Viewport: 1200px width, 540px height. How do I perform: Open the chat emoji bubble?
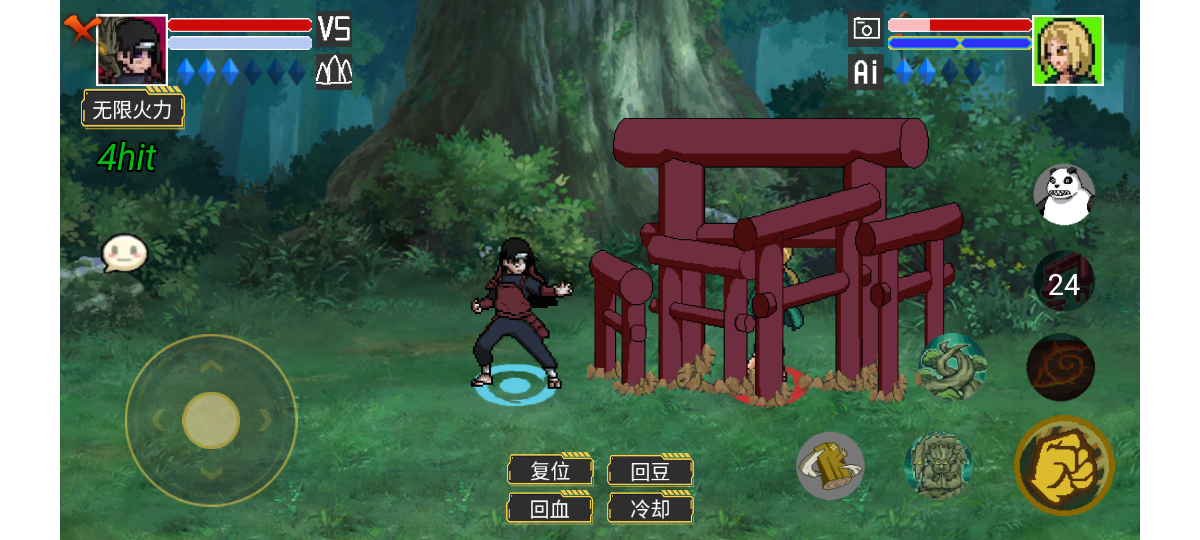click(124, 254)
